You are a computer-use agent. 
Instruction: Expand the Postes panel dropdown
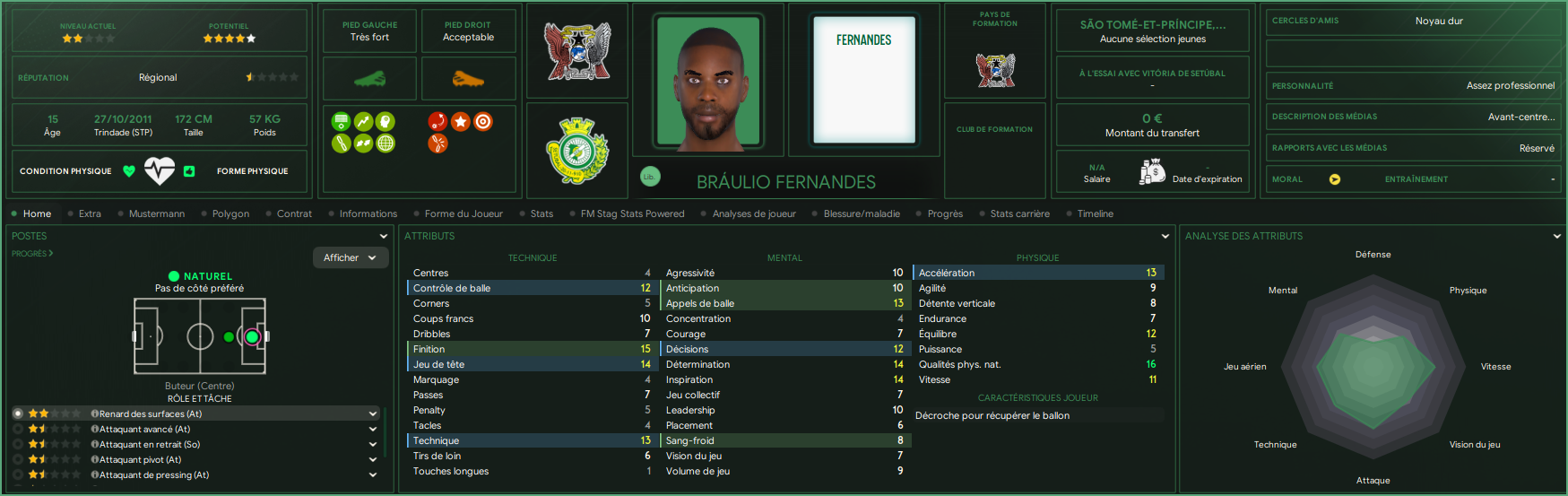tap(384, 236)
